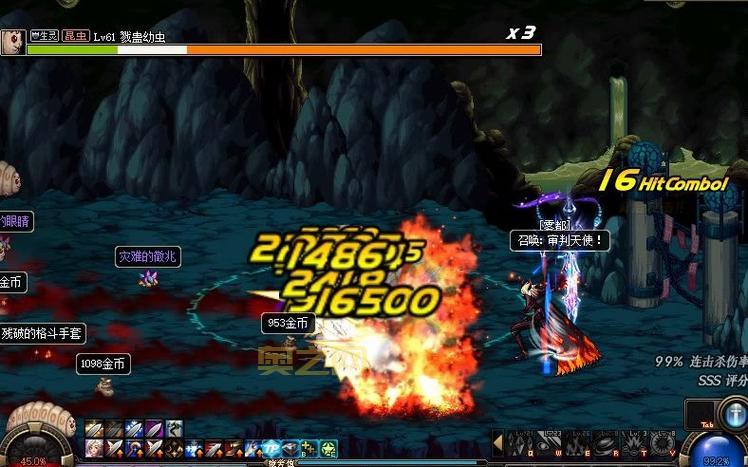
Task: Activate the swirl skill bound to R
Action: [x=606, y=443]
